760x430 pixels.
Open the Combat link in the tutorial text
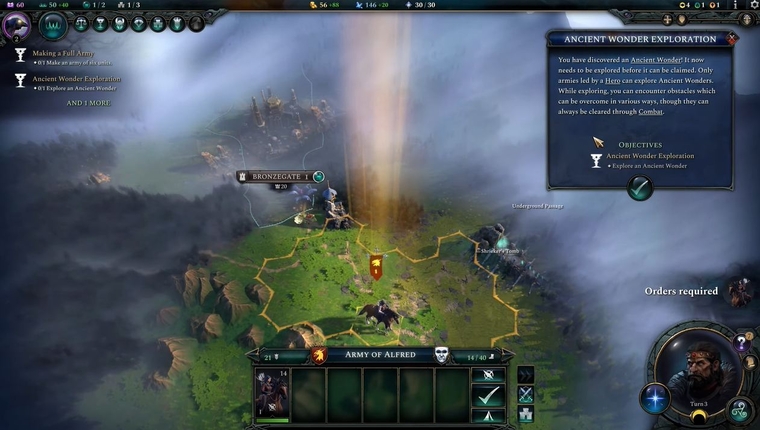tap(650, 111)
